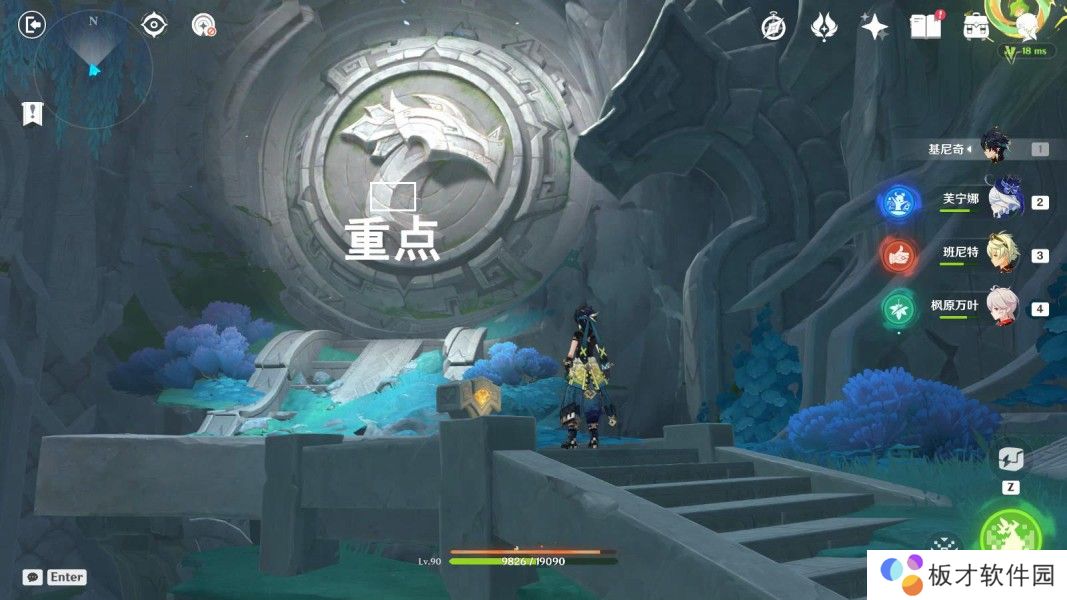The width and height of the screenshot is (1067, 600).
Task: Open the handbook with red alert
Action: (926, 27)
